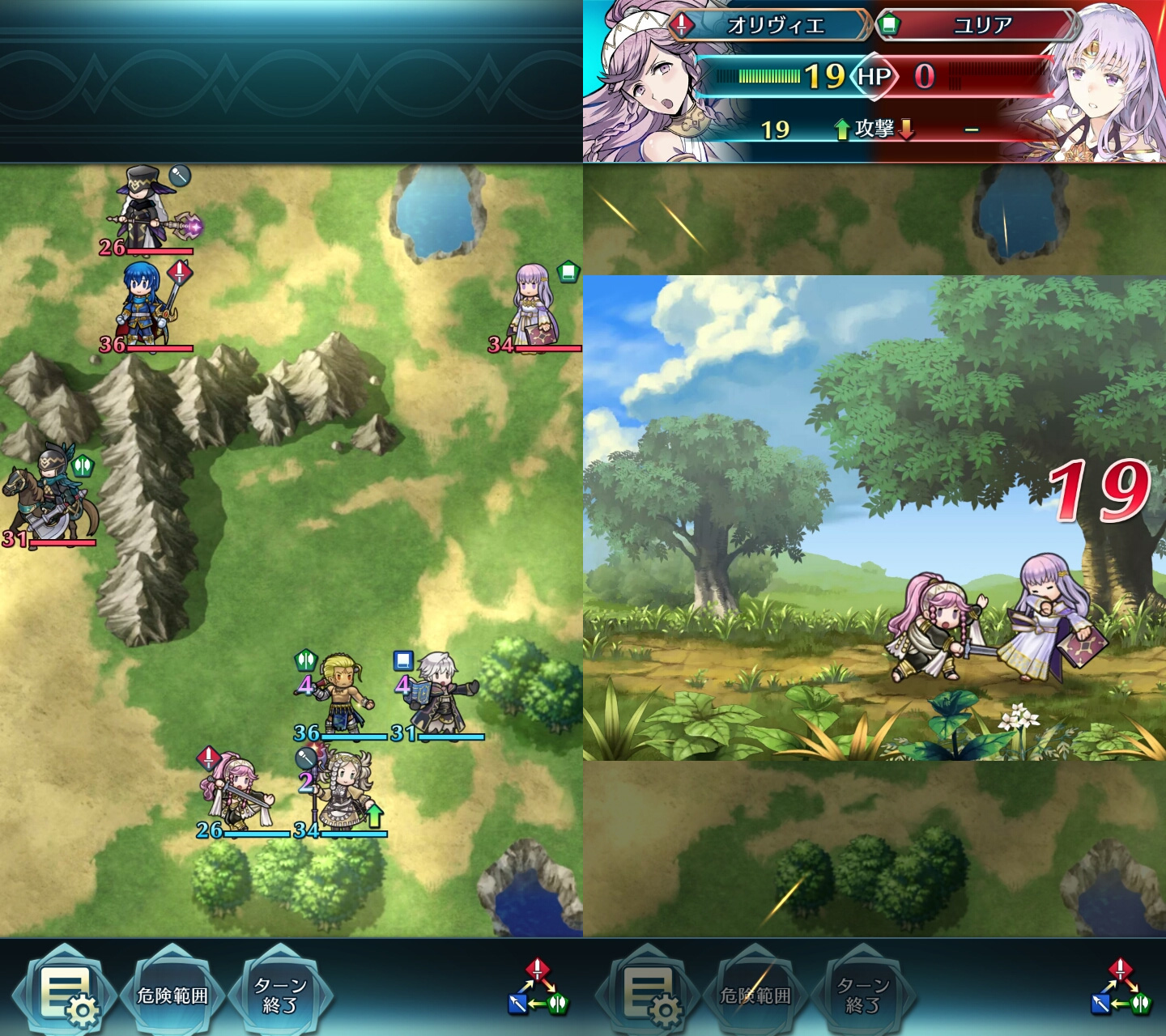1166x1036 pixels.
Task: Choose the brightly lit ターン終了 end turn button
Action: click(x=279, y=995)
